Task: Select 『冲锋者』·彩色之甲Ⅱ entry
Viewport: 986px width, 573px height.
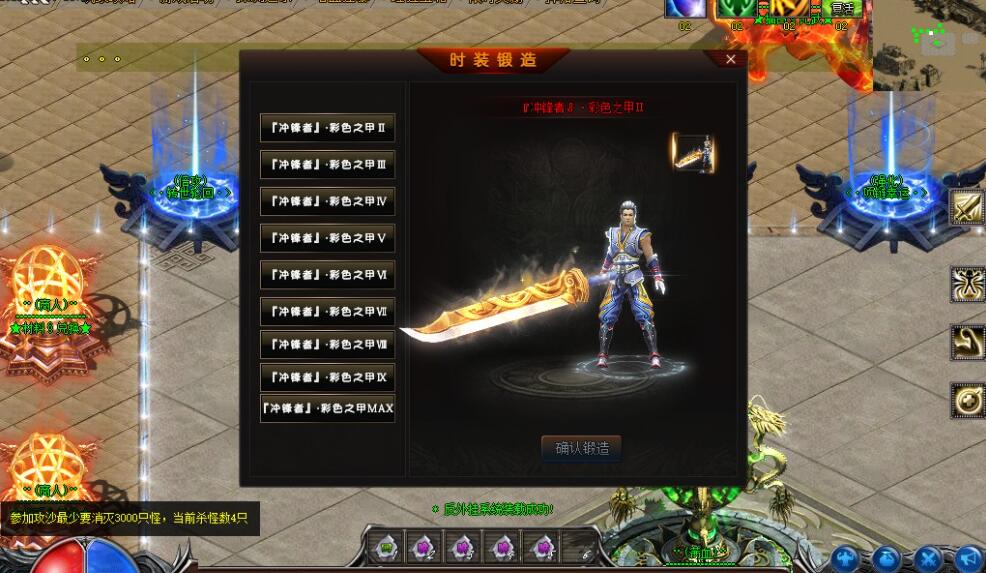Action: pos(327,128)
